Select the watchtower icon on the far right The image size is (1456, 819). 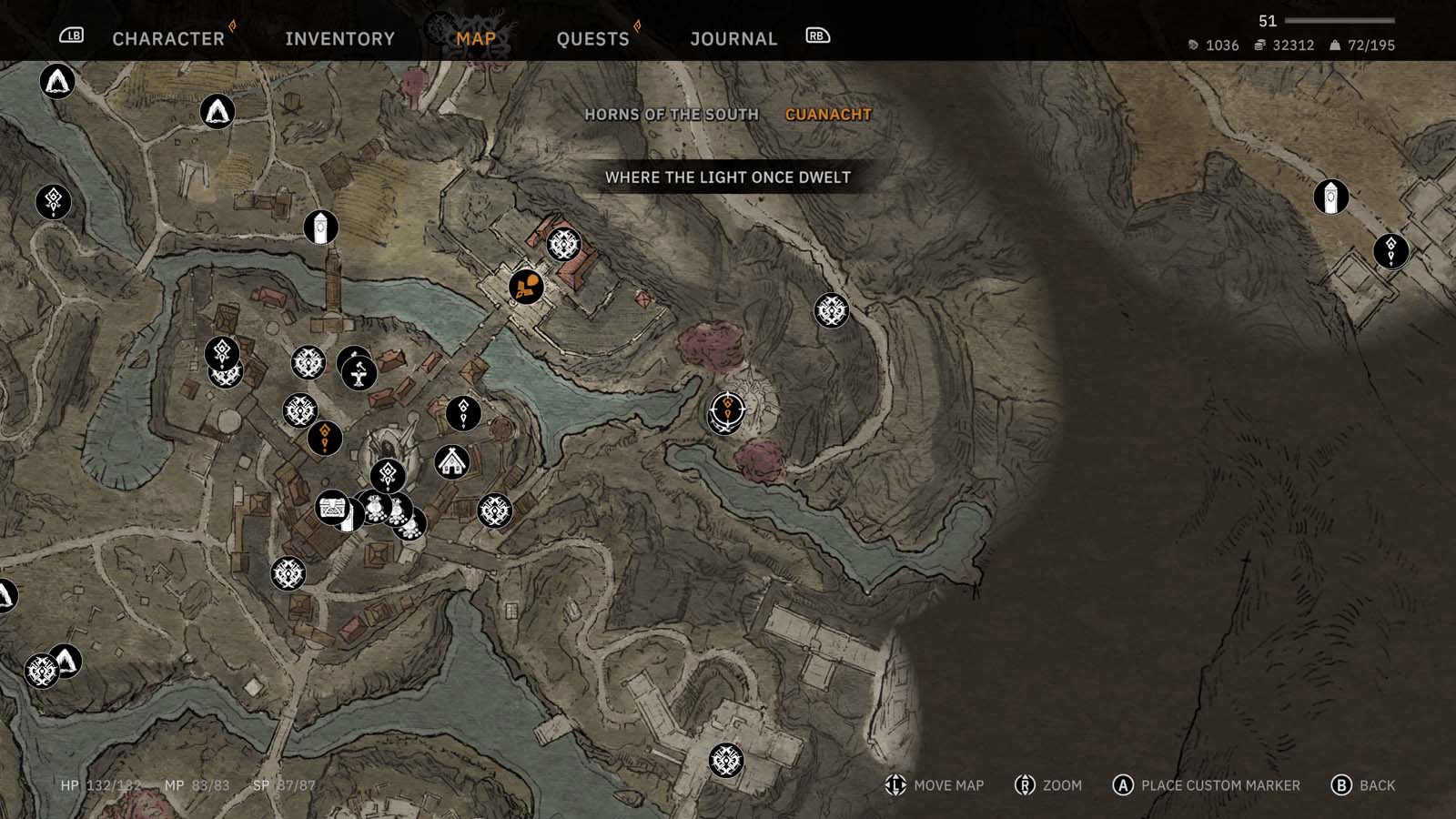tap(1330, 196)
